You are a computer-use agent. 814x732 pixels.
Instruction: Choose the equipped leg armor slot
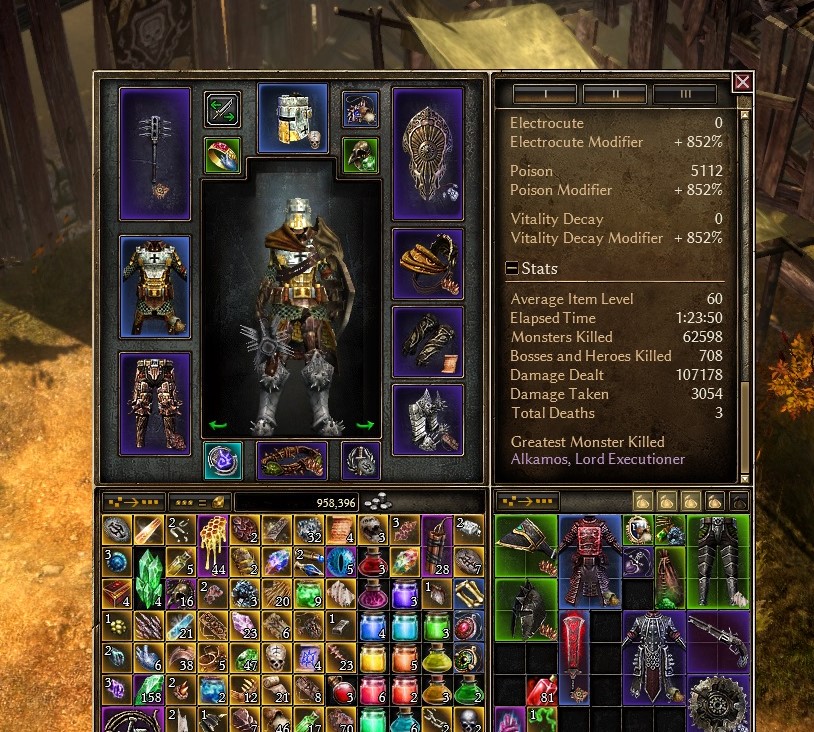pos(155,402)
